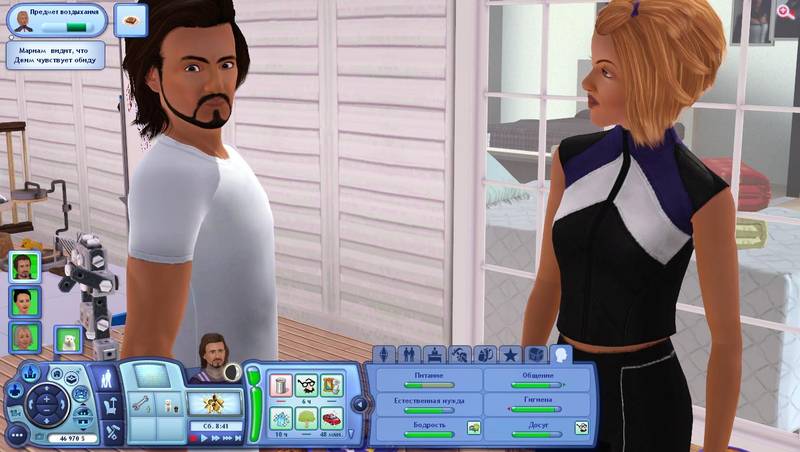Pause the game with the red button

tap(194, 438)
